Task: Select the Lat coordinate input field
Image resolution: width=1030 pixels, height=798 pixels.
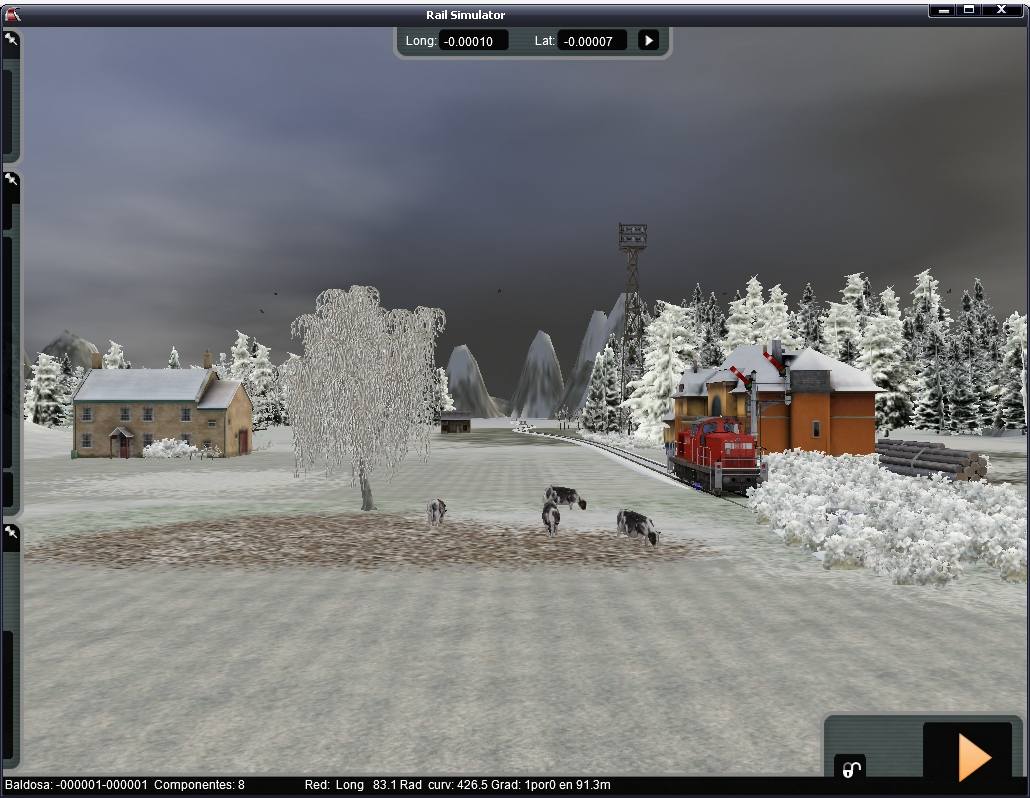Action: [592, 41]
